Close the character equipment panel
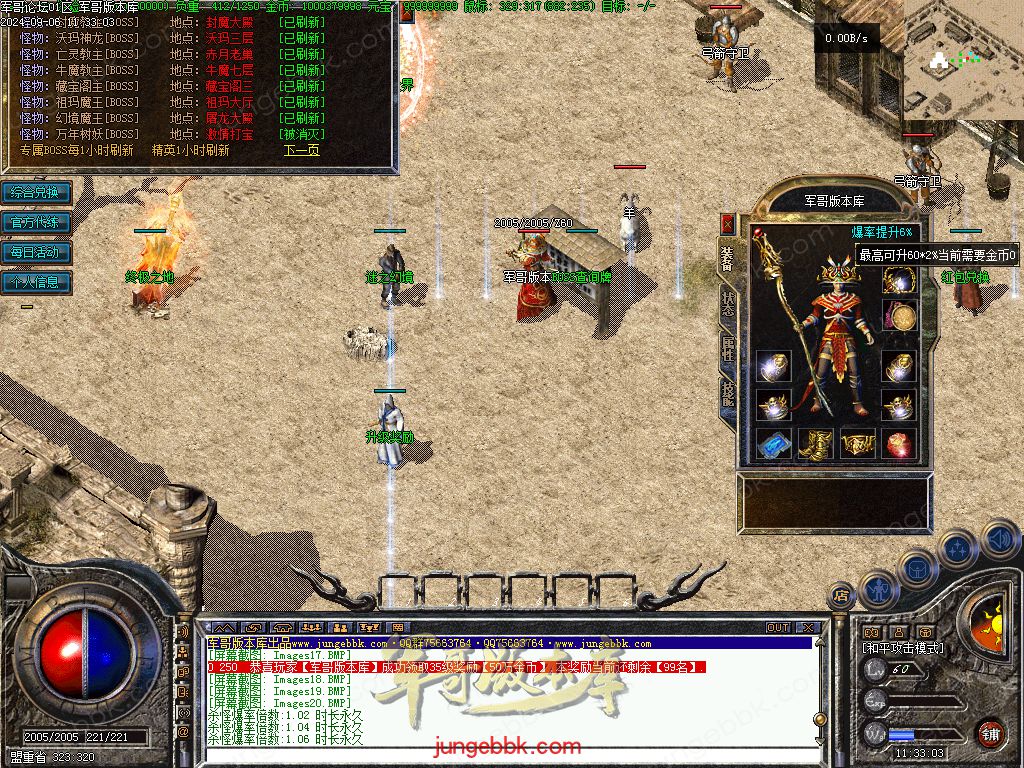 click(x=727, y=223)
